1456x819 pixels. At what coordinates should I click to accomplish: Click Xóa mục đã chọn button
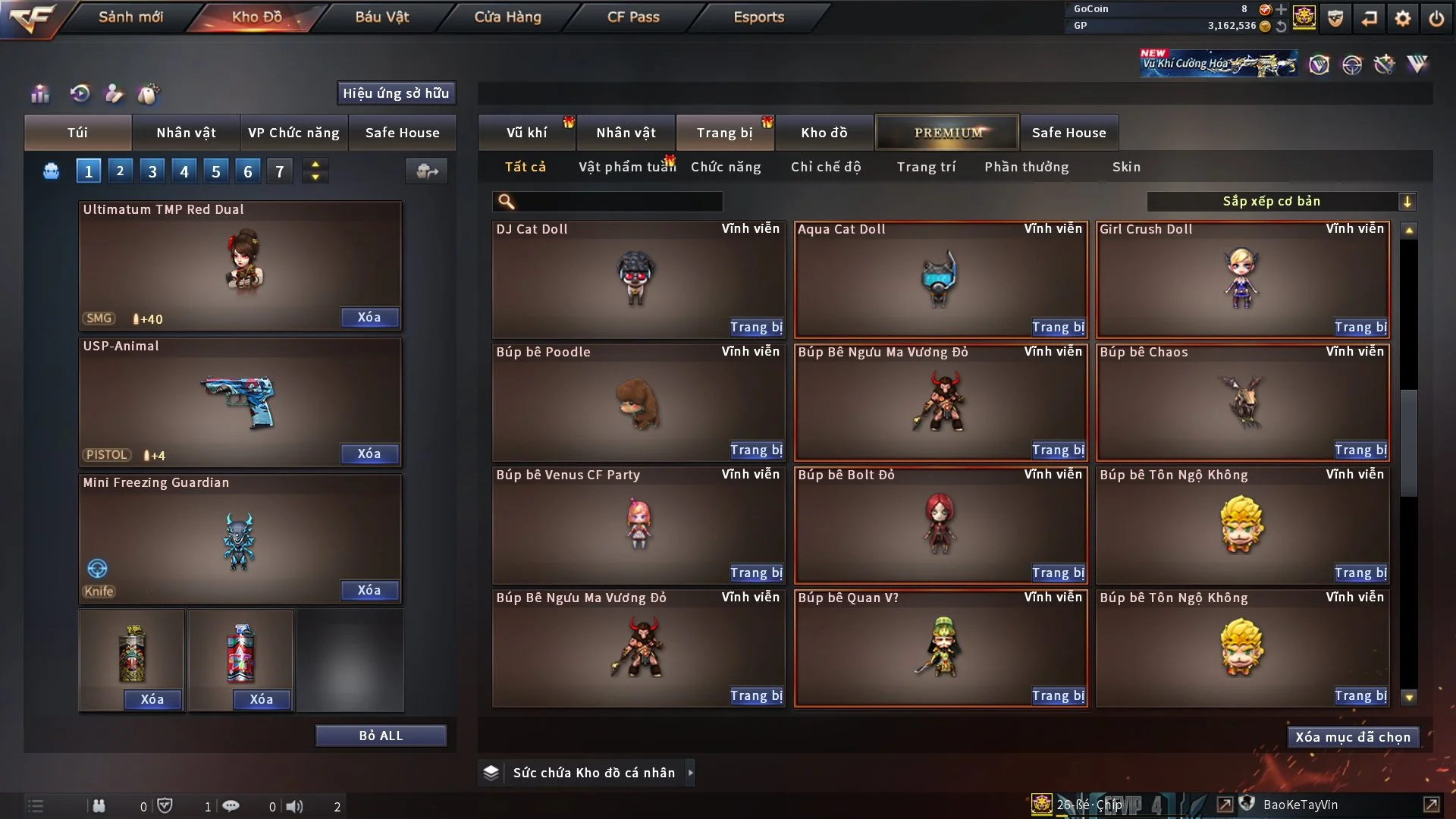point(1352,737)
